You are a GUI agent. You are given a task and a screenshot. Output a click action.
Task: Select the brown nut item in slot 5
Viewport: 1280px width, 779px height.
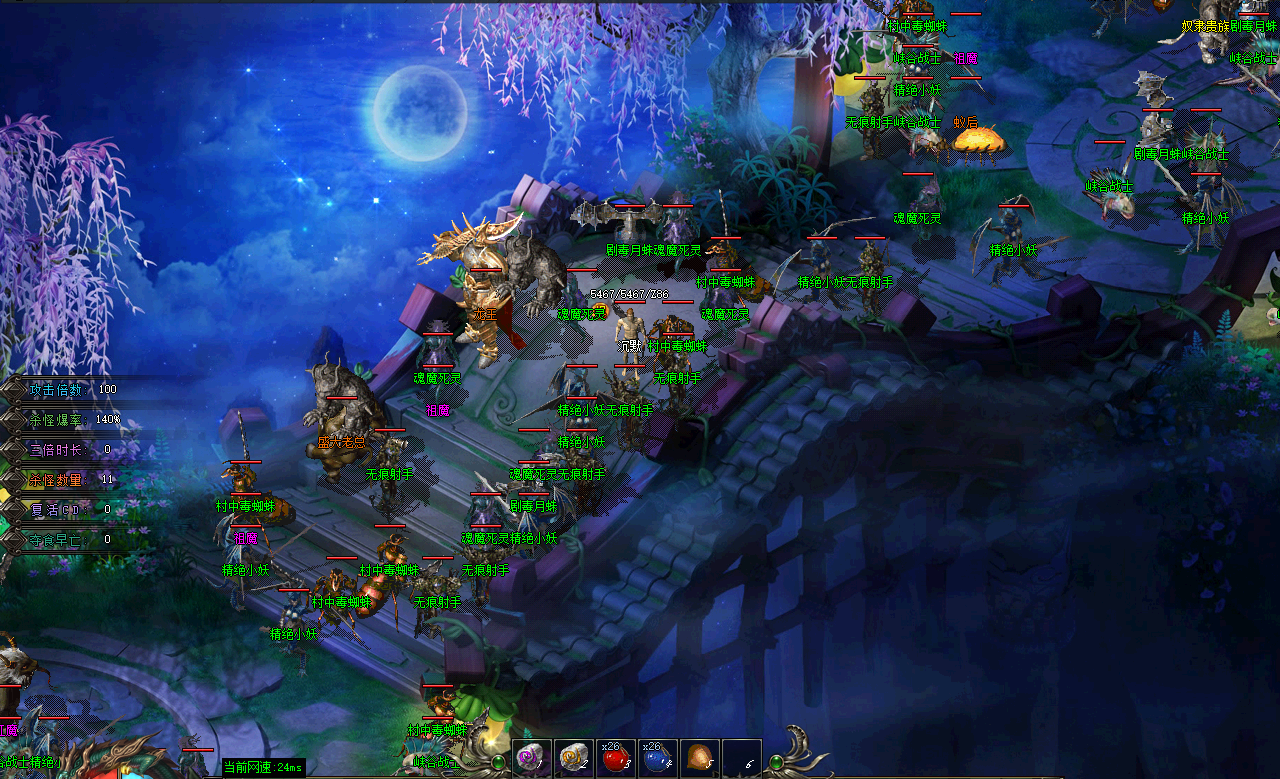699,759
